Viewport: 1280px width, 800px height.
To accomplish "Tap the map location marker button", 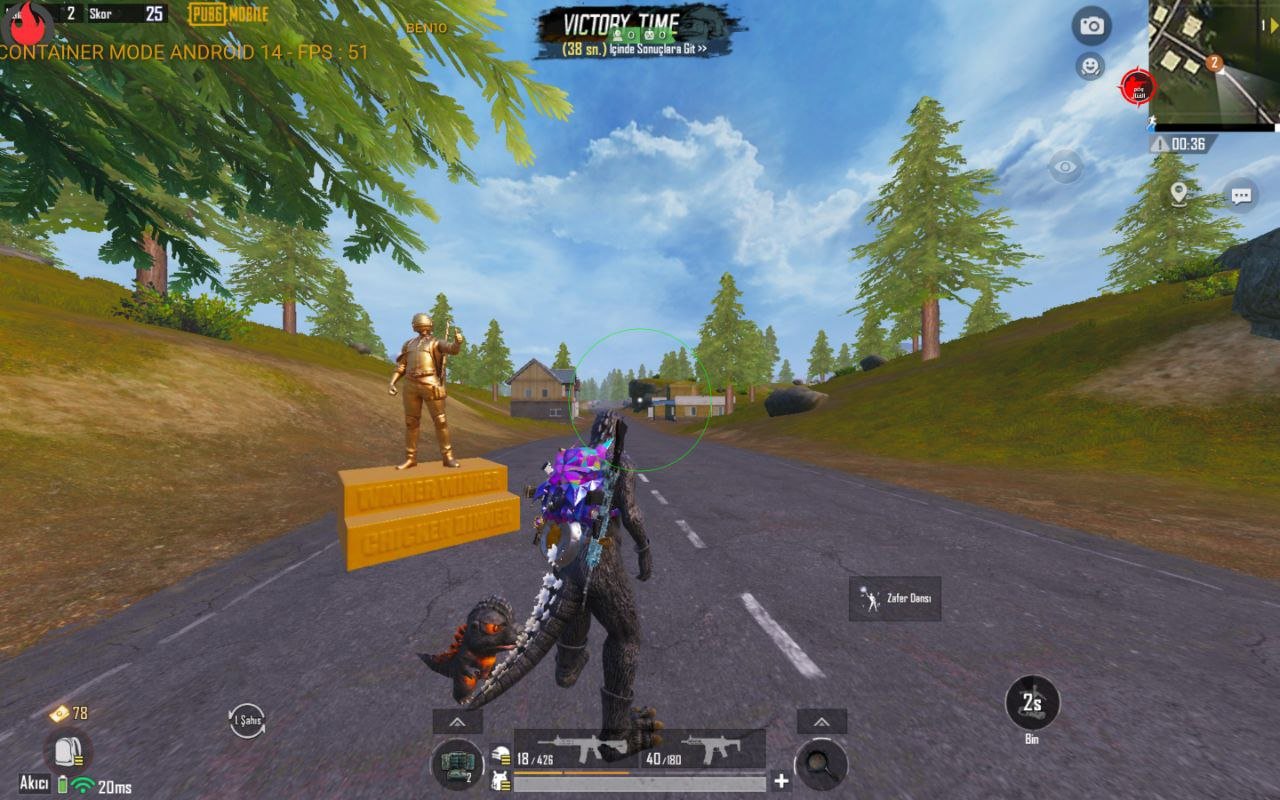I will click(1179, 193).
